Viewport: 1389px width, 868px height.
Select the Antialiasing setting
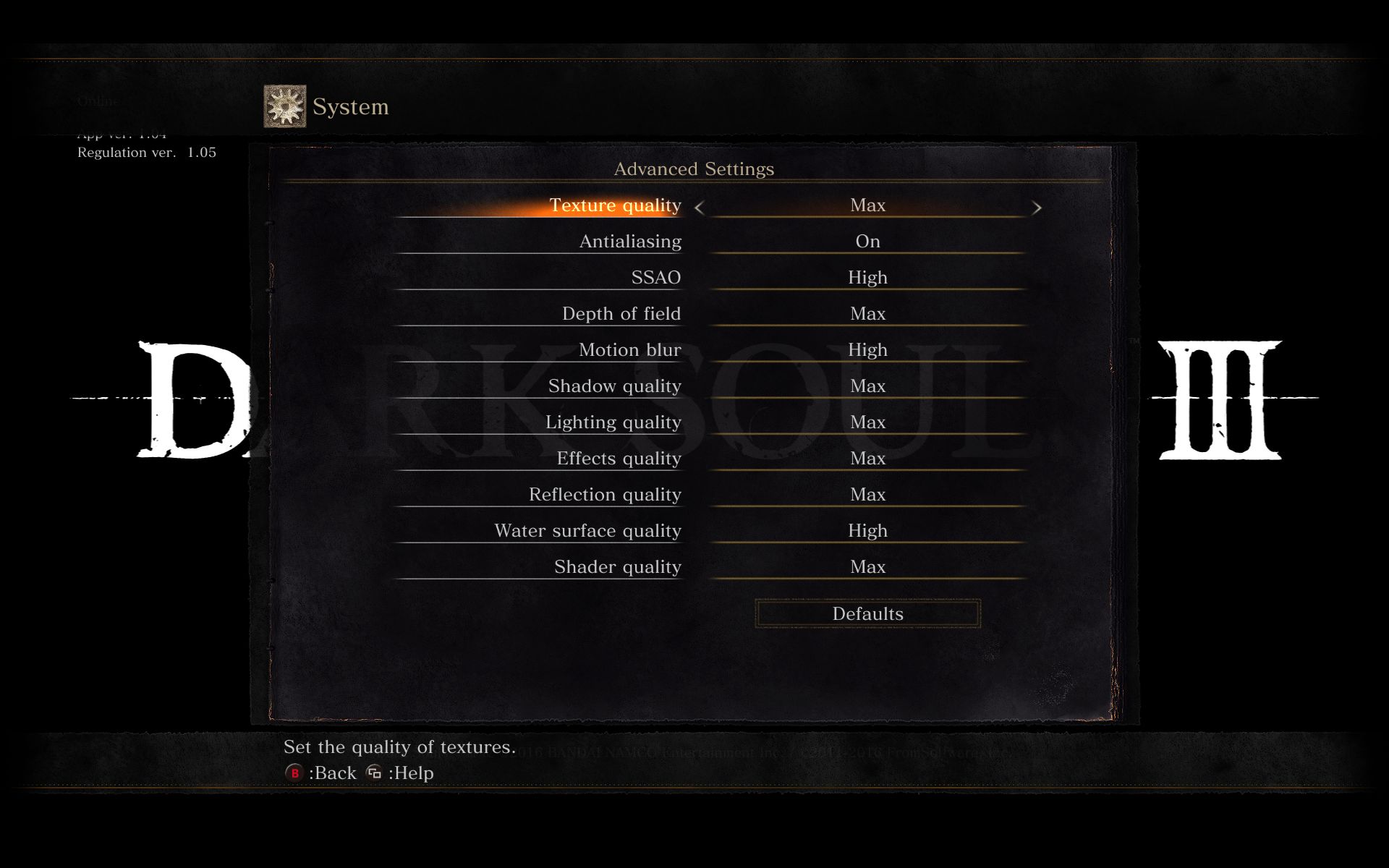(x=629, y=242)
